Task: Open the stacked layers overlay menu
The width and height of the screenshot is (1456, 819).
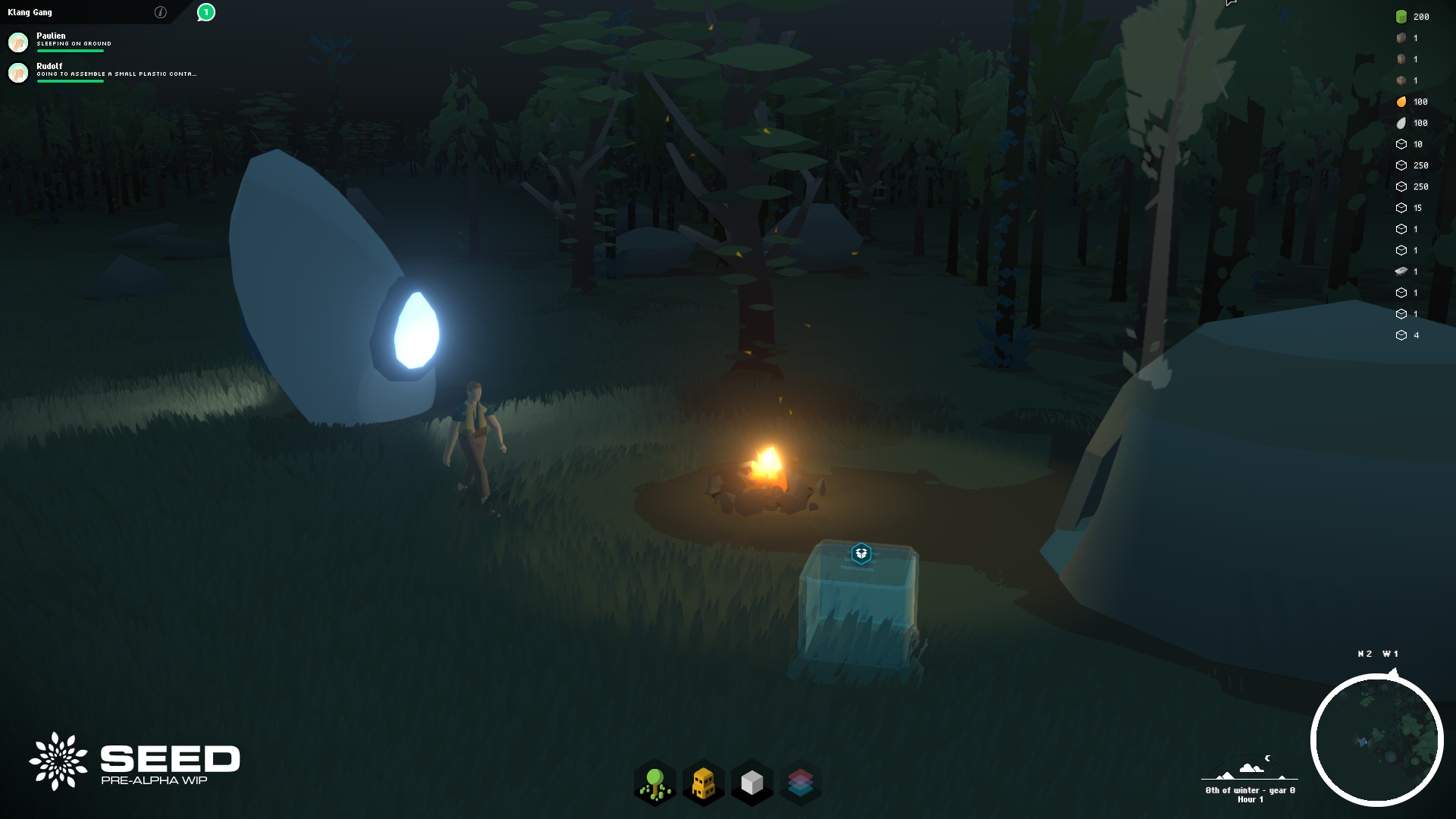Action: click(800, 783)
